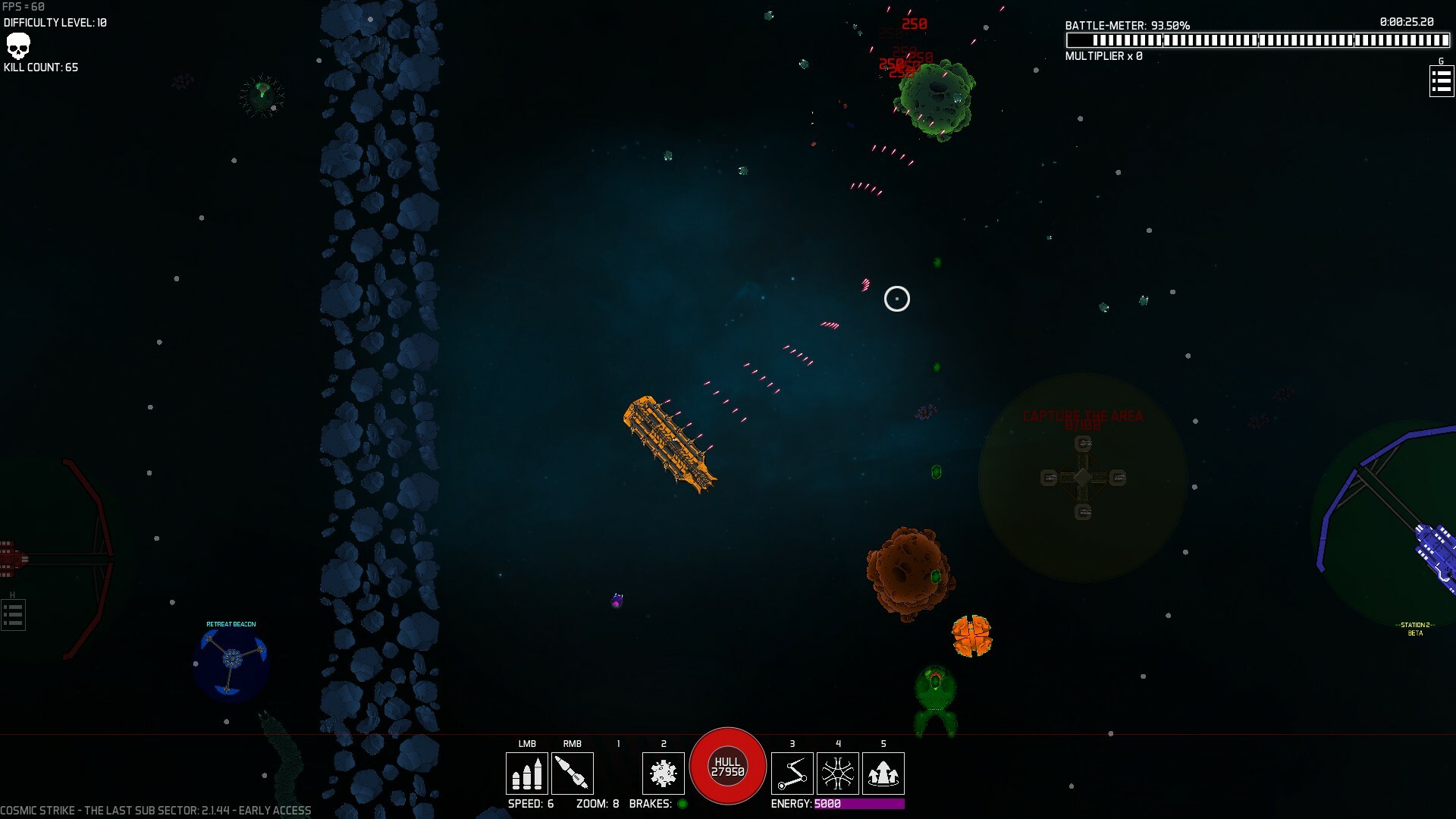Open the G objectives list panel
The image size is (1456, 819).
click(x=1440, y=81)
